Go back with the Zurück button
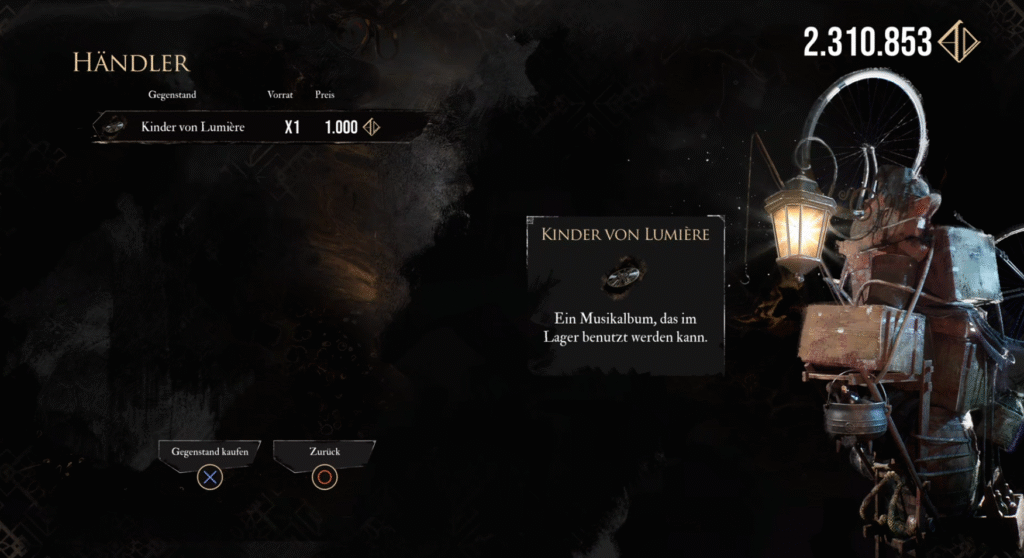 (x=324, y=452)
